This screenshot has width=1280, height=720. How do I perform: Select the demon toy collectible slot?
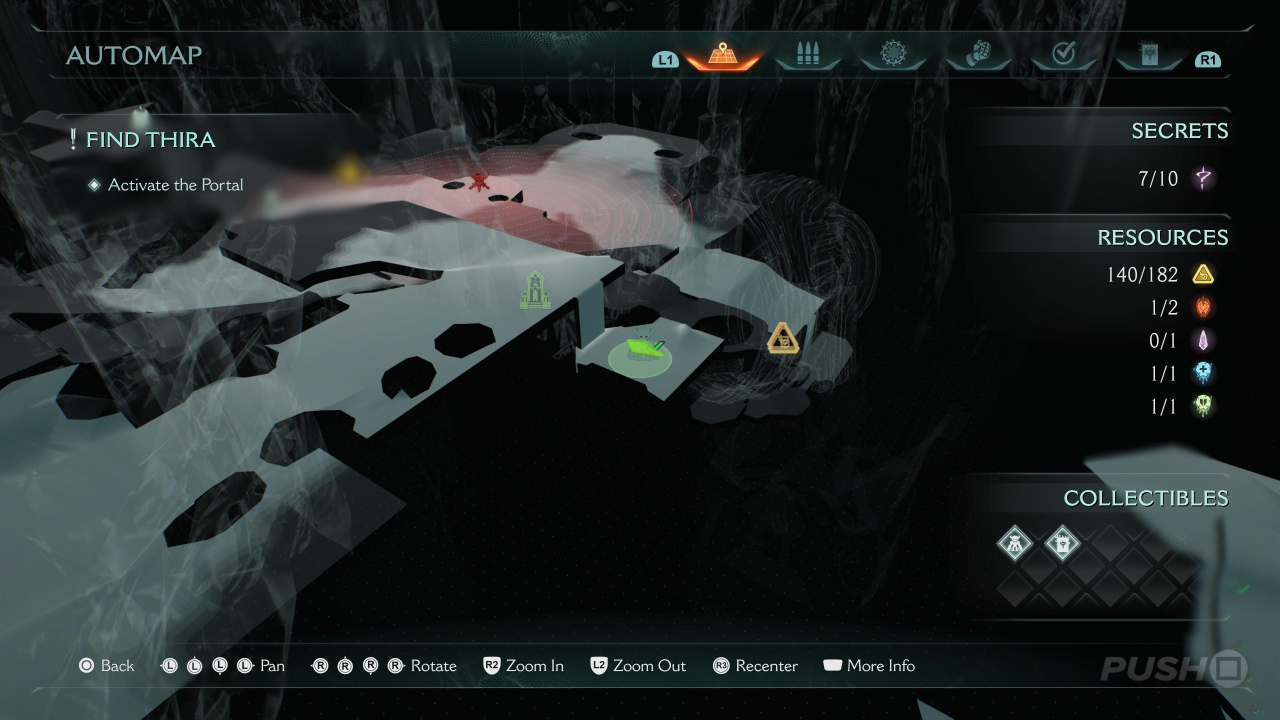[x=1015, y=544]
